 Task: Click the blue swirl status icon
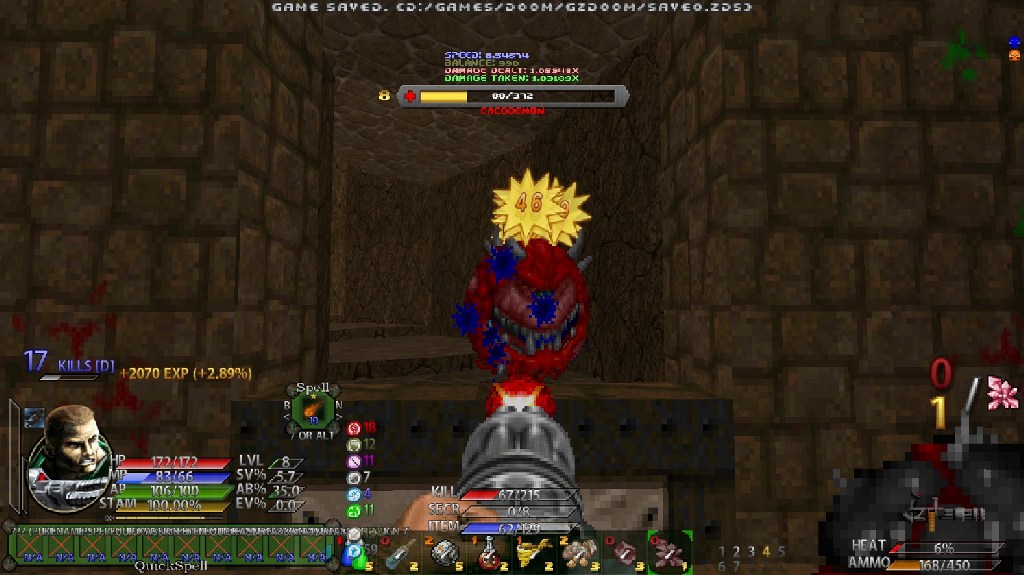(353, 494)
